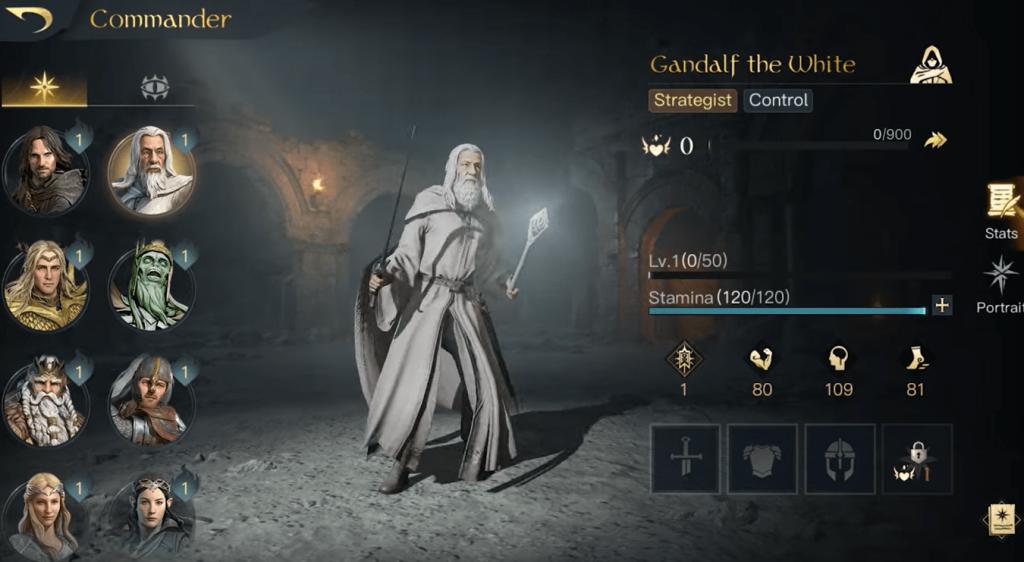Select the Gandalf the White portrait
The height and width of the screenshot is (562, 1024).
tap(151, 172)
